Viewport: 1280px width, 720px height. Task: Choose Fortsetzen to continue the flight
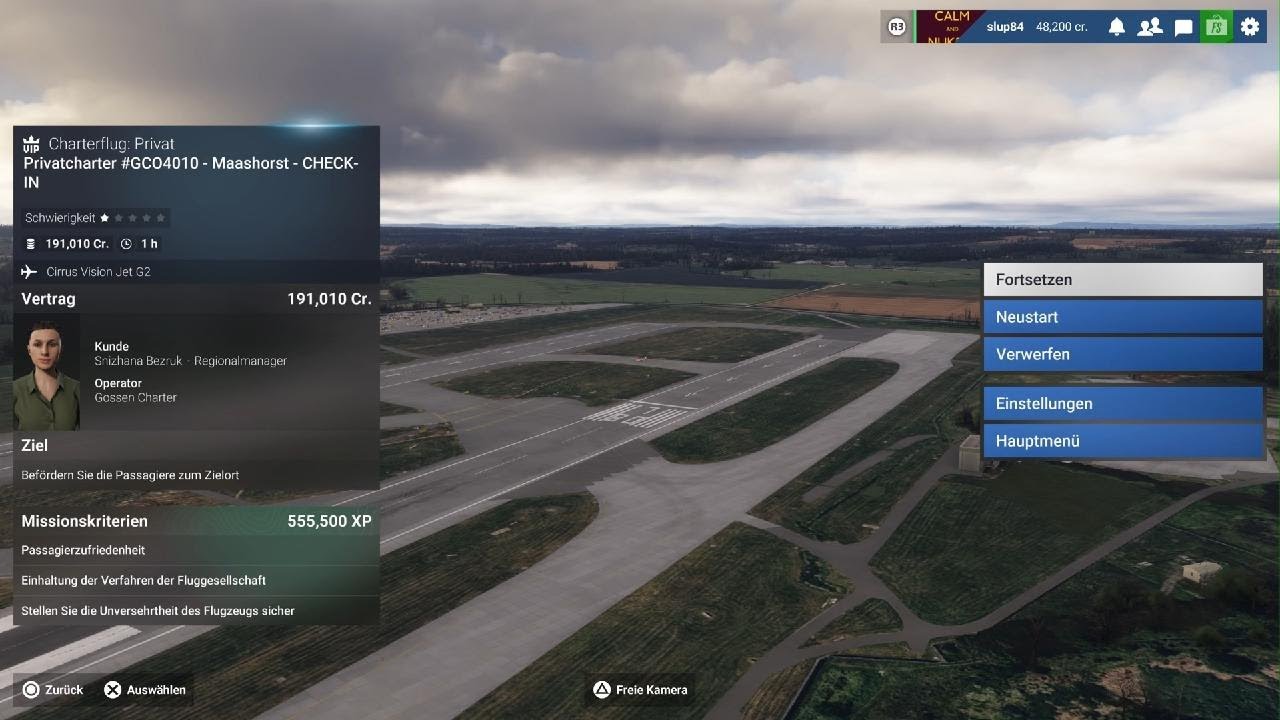[1122, 280]
